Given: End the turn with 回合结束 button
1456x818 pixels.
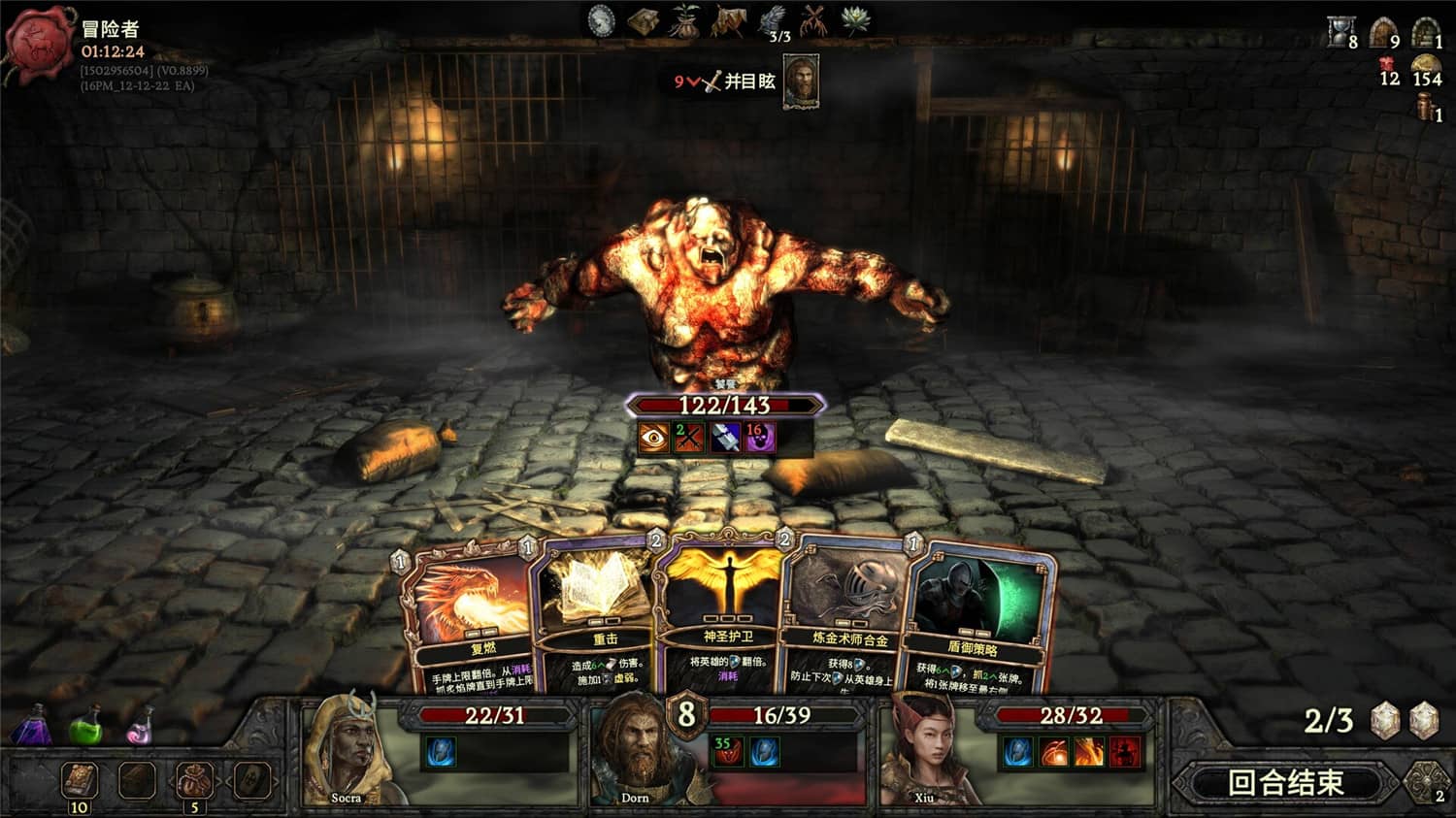Looking at the screenshot, I should pos(1285,782).
